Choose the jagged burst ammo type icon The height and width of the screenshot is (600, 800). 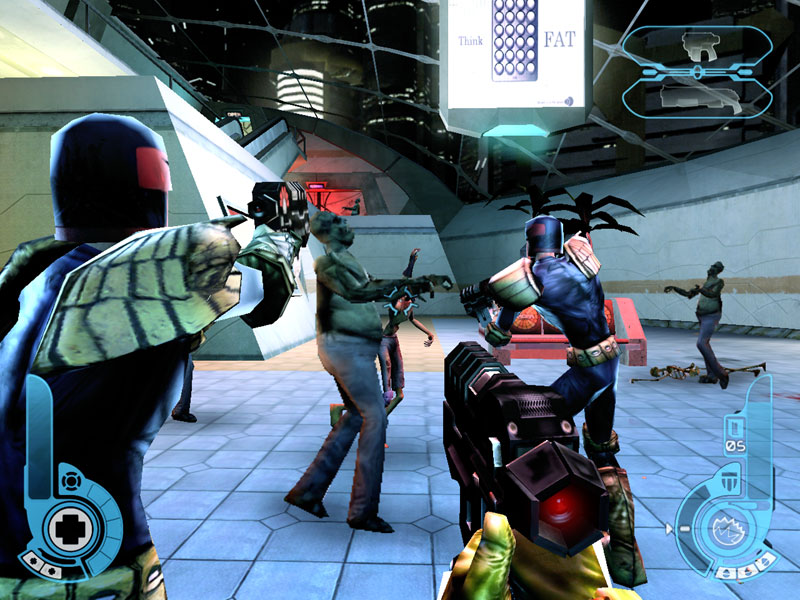[x=725, y=526]
